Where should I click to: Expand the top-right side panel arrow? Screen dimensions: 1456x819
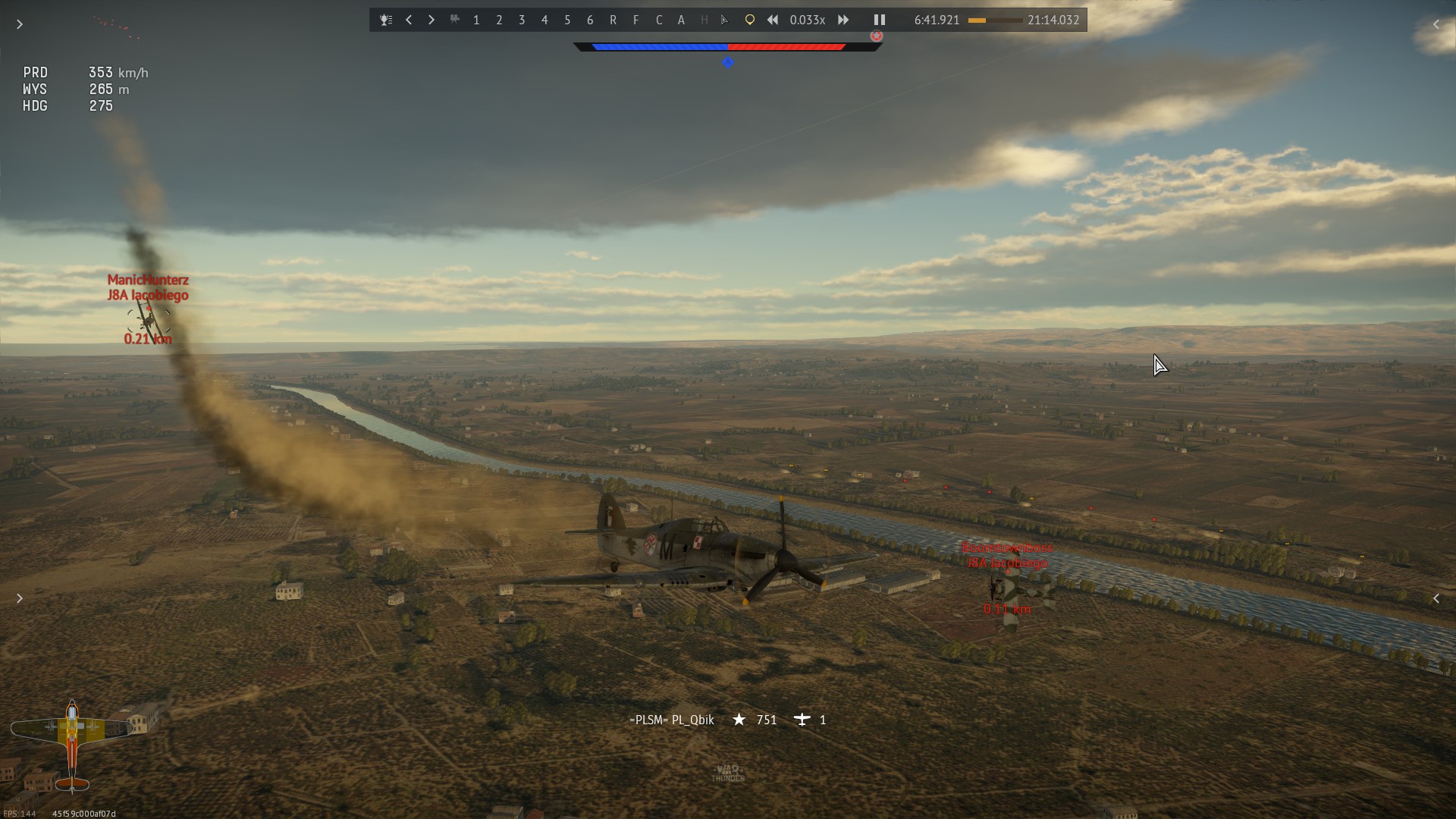click(1436, 24)
